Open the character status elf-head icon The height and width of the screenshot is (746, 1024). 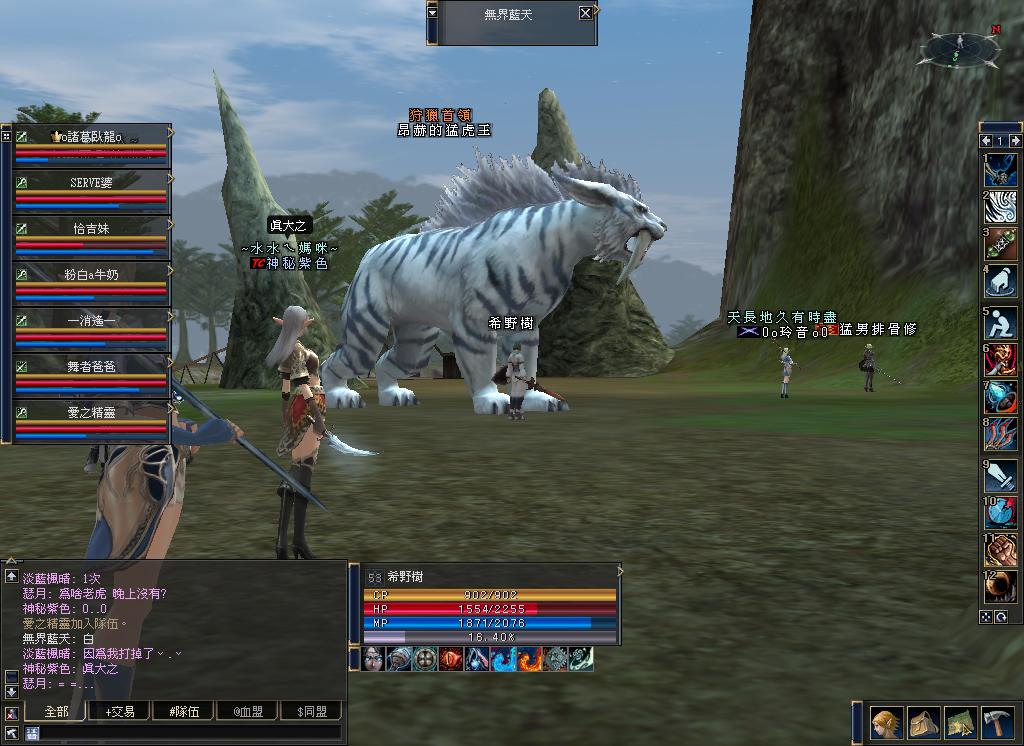click(x=886, y=722)
